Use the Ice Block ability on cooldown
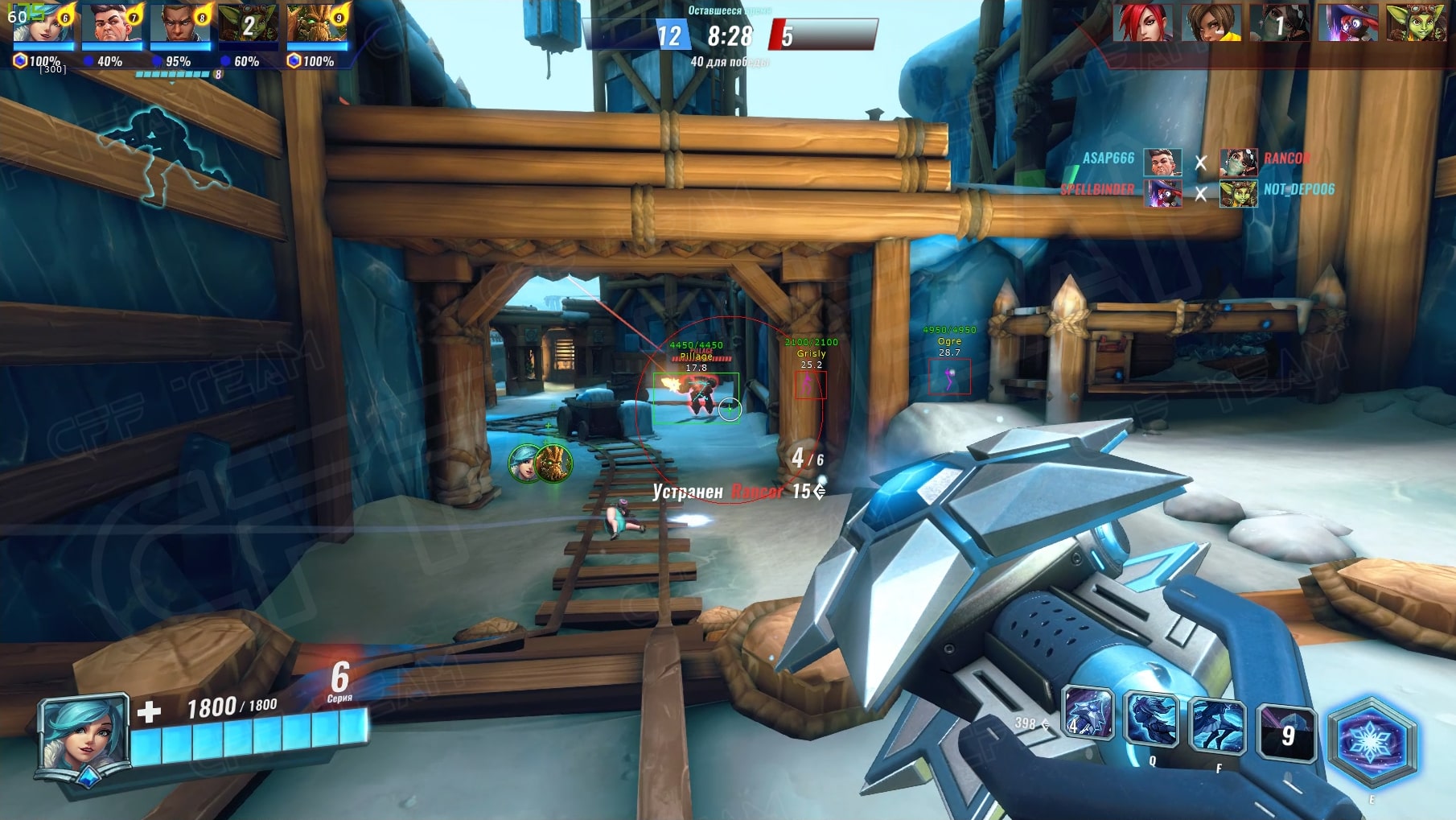This screenshot has height=820, width=1456. [x=1285, y=734]
